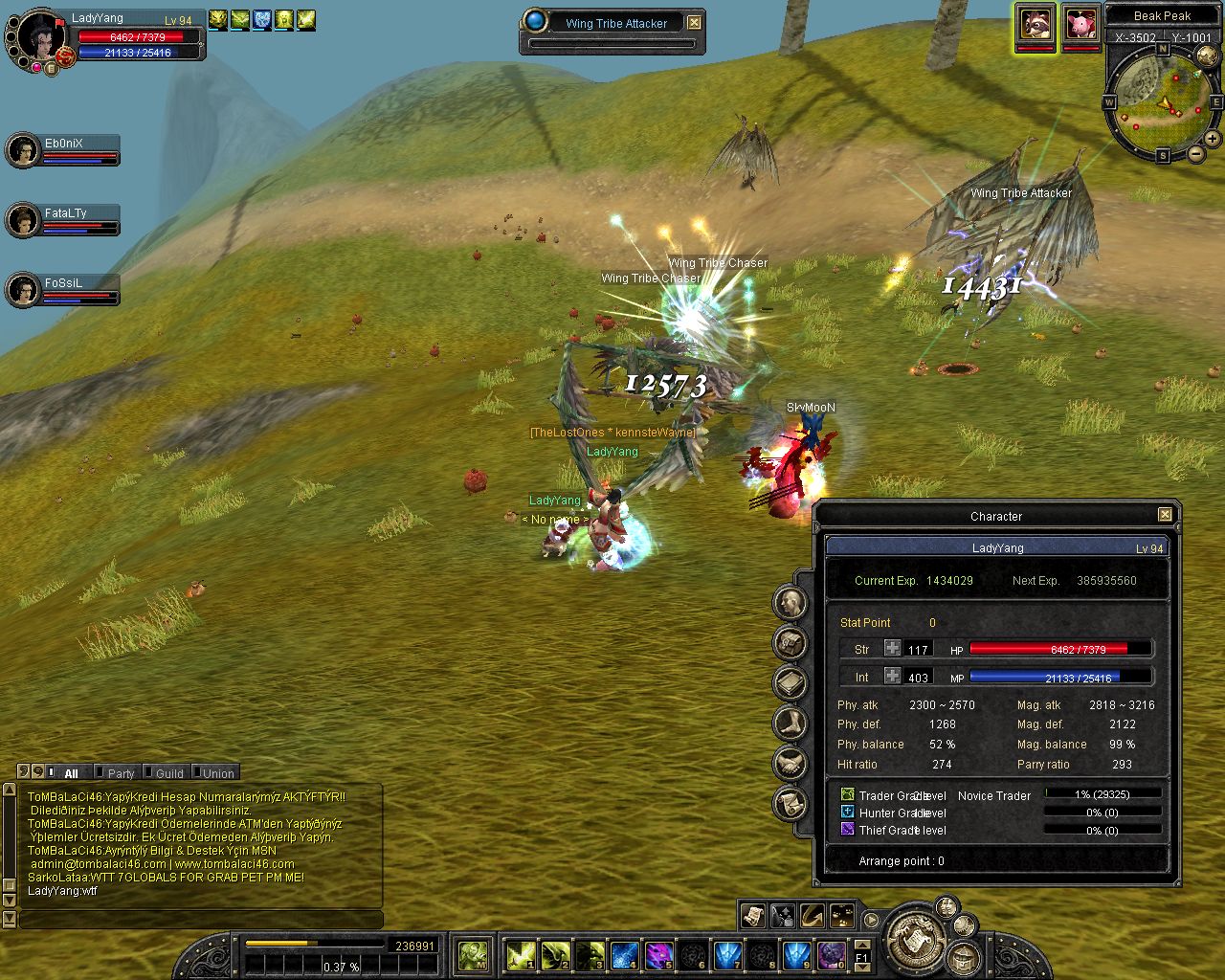Zoom out the minimap
This screenshot has width=1225, height=980.
(x=1196, y=154)
